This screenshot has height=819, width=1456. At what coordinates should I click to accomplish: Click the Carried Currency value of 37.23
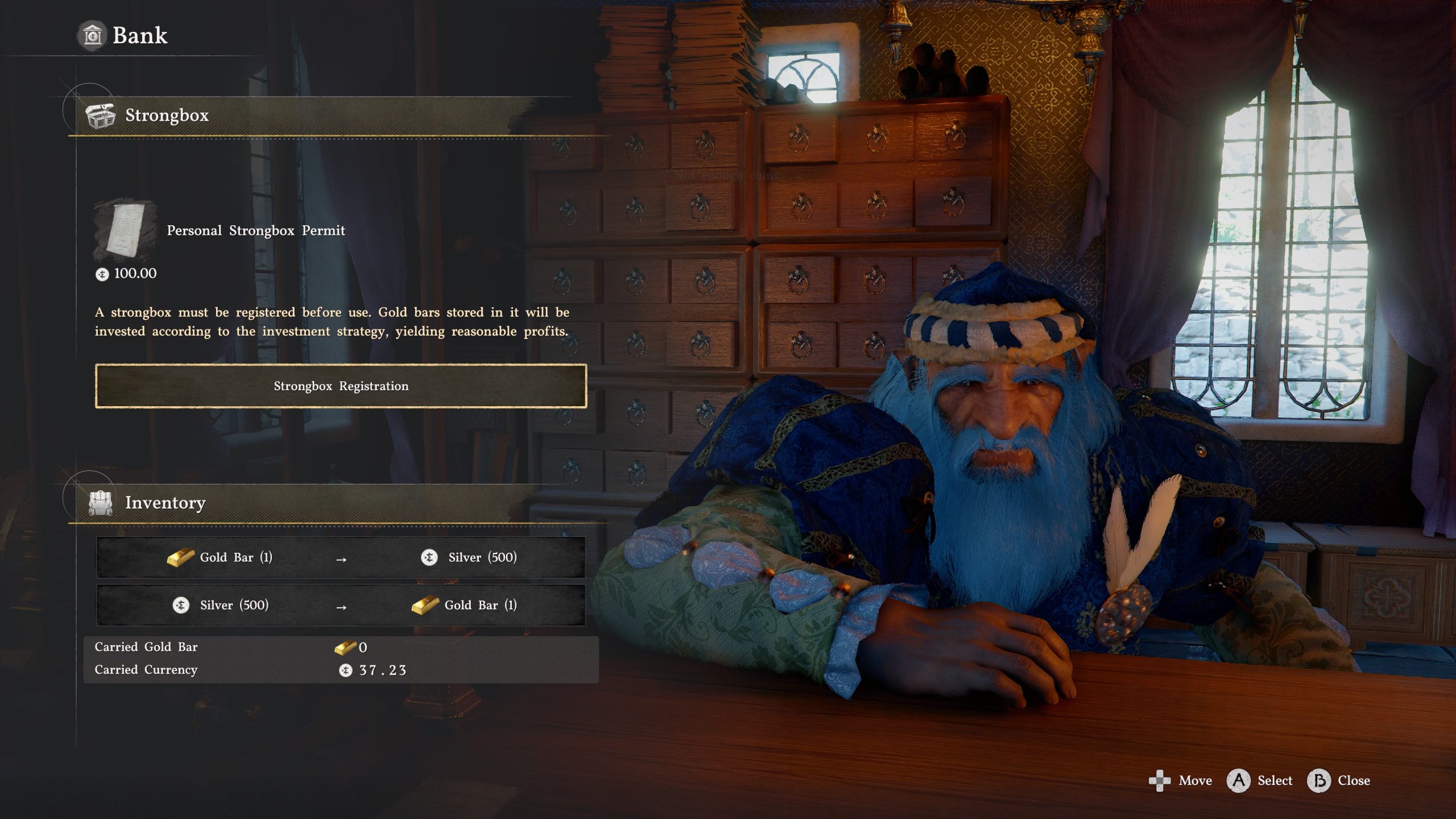pos(381,669)
